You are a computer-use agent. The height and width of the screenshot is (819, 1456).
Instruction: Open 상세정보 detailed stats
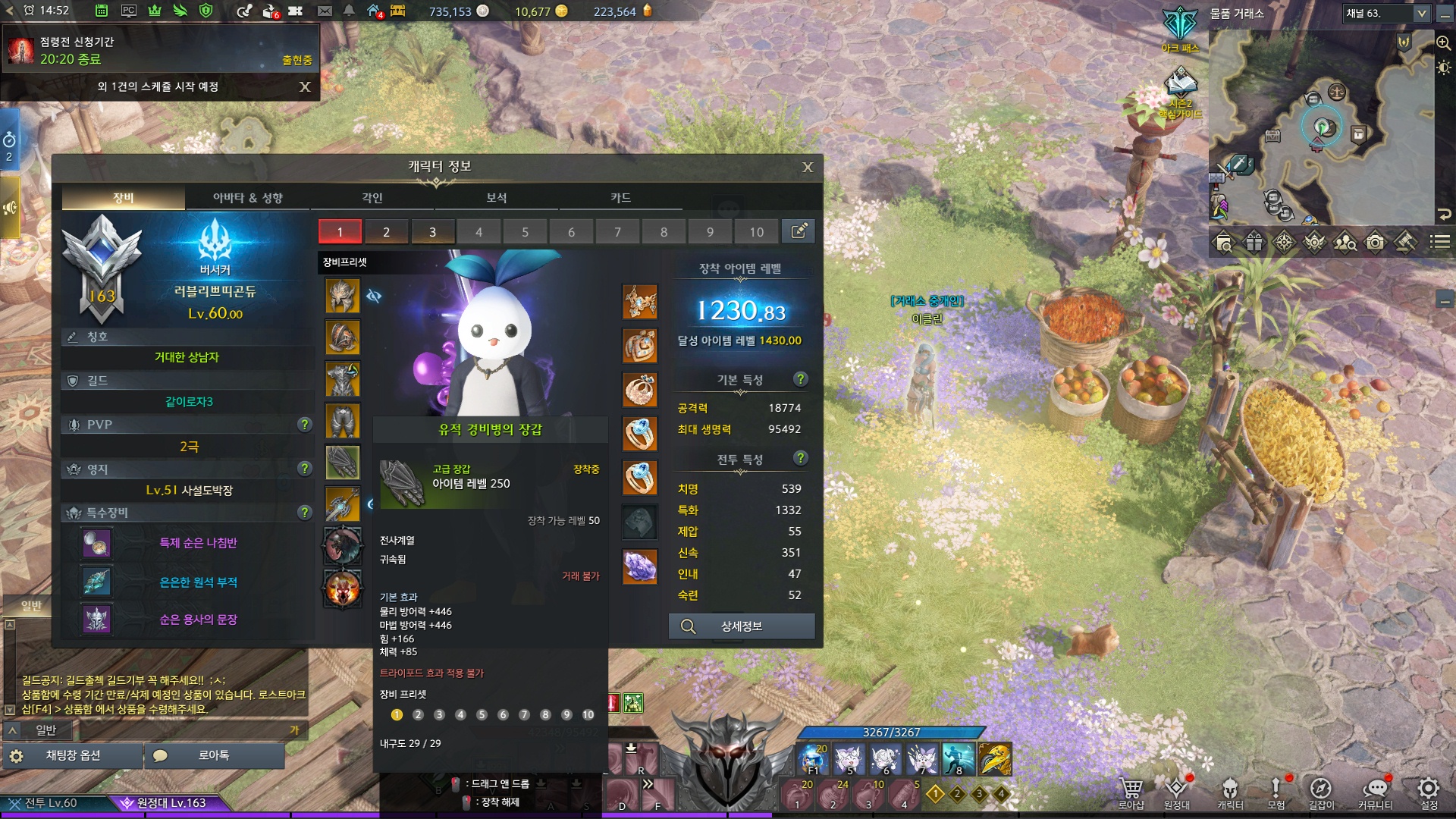pyautogui.click(x=742, y=626)
